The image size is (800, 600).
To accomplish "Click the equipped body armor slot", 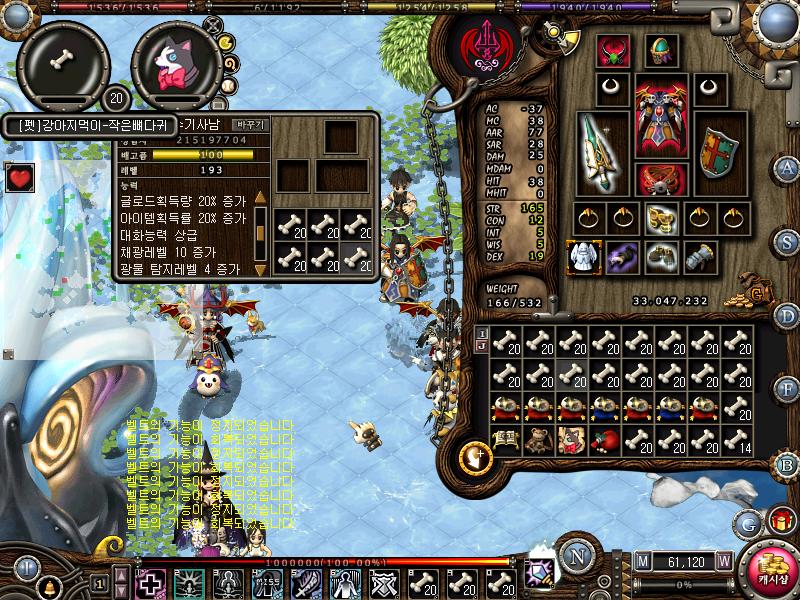I will [x=660, y=112].
